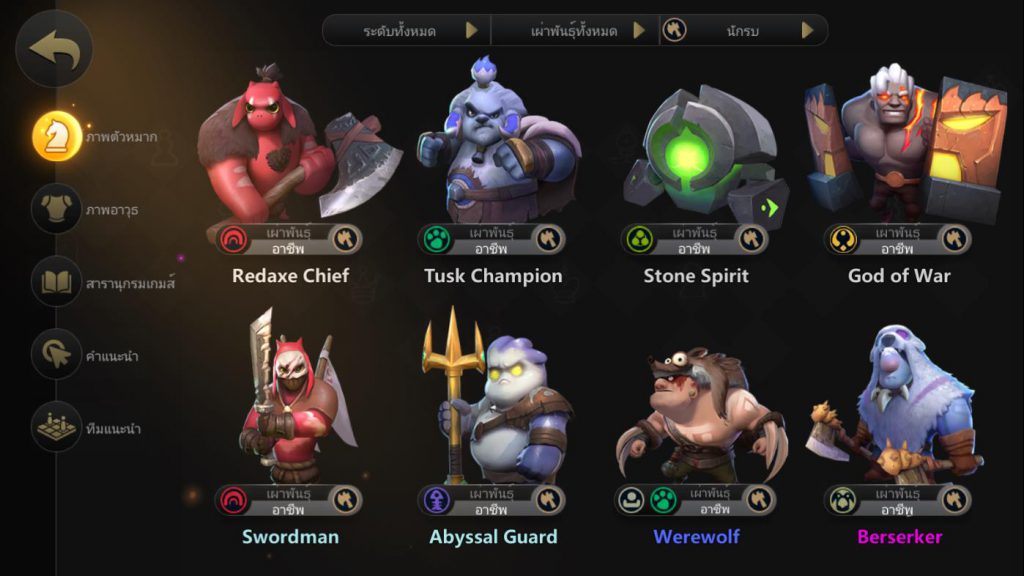1024x576 pixels.
Task: Open the all-races filter dropdown
Action: click(575, 30)
